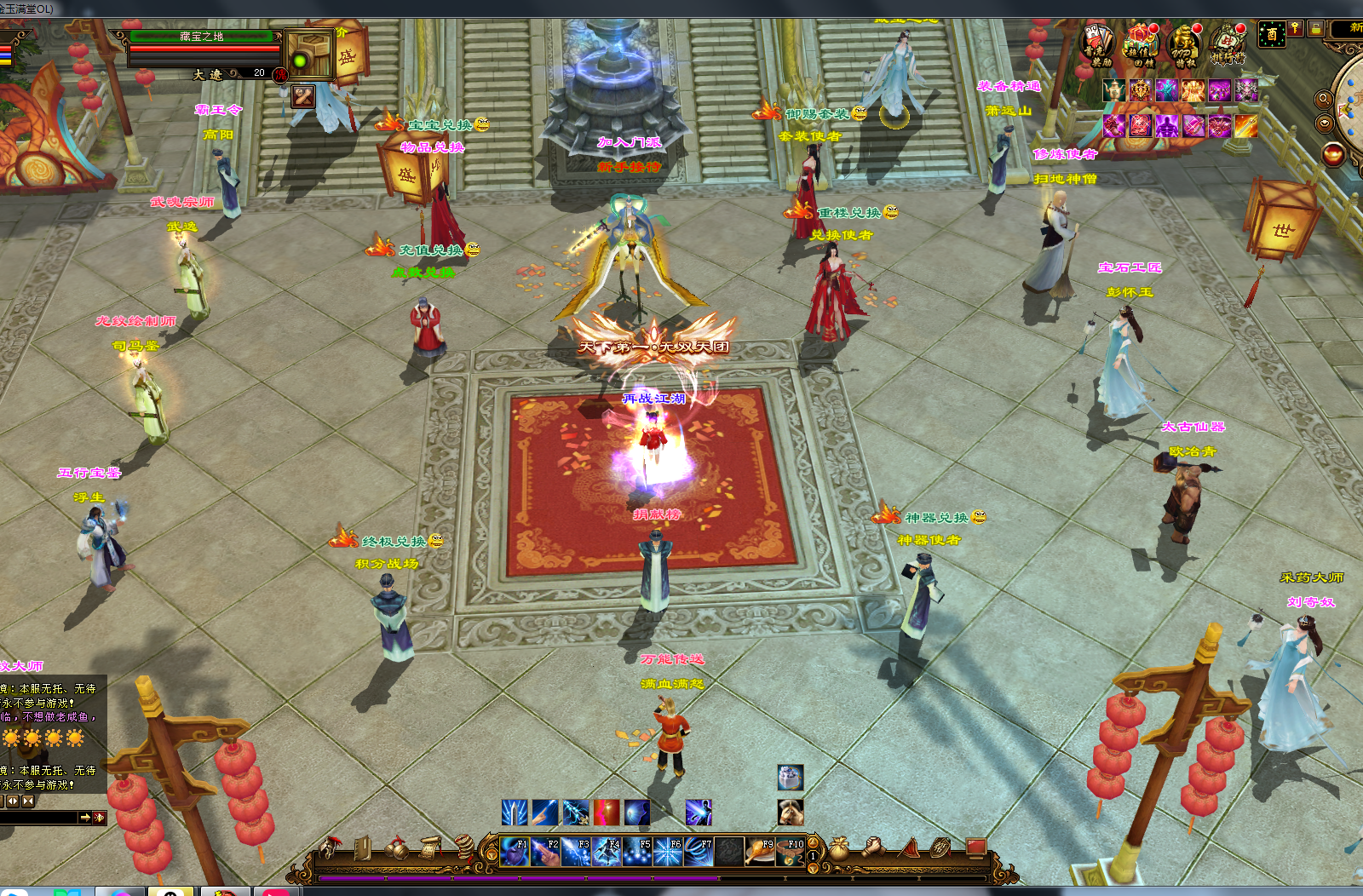Open the bag via money pouch icon

(839, 848)
